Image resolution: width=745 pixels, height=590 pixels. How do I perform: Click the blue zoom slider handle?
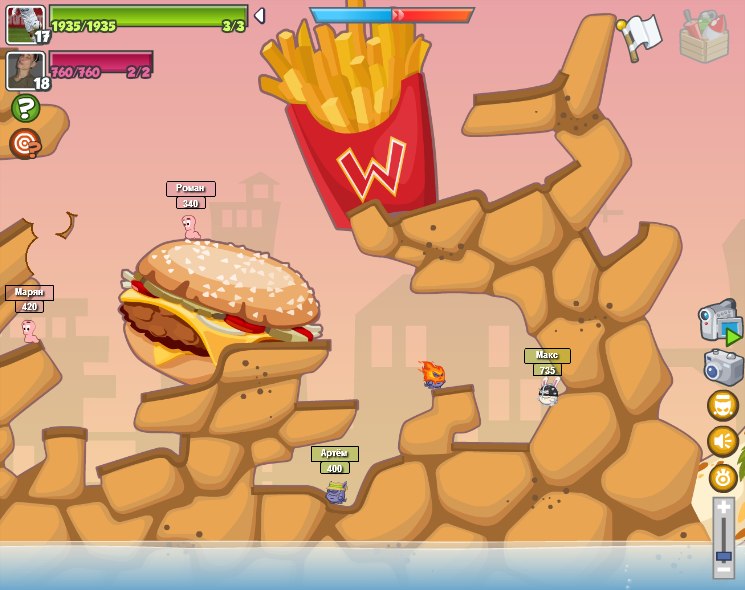(x=723, y=555)
